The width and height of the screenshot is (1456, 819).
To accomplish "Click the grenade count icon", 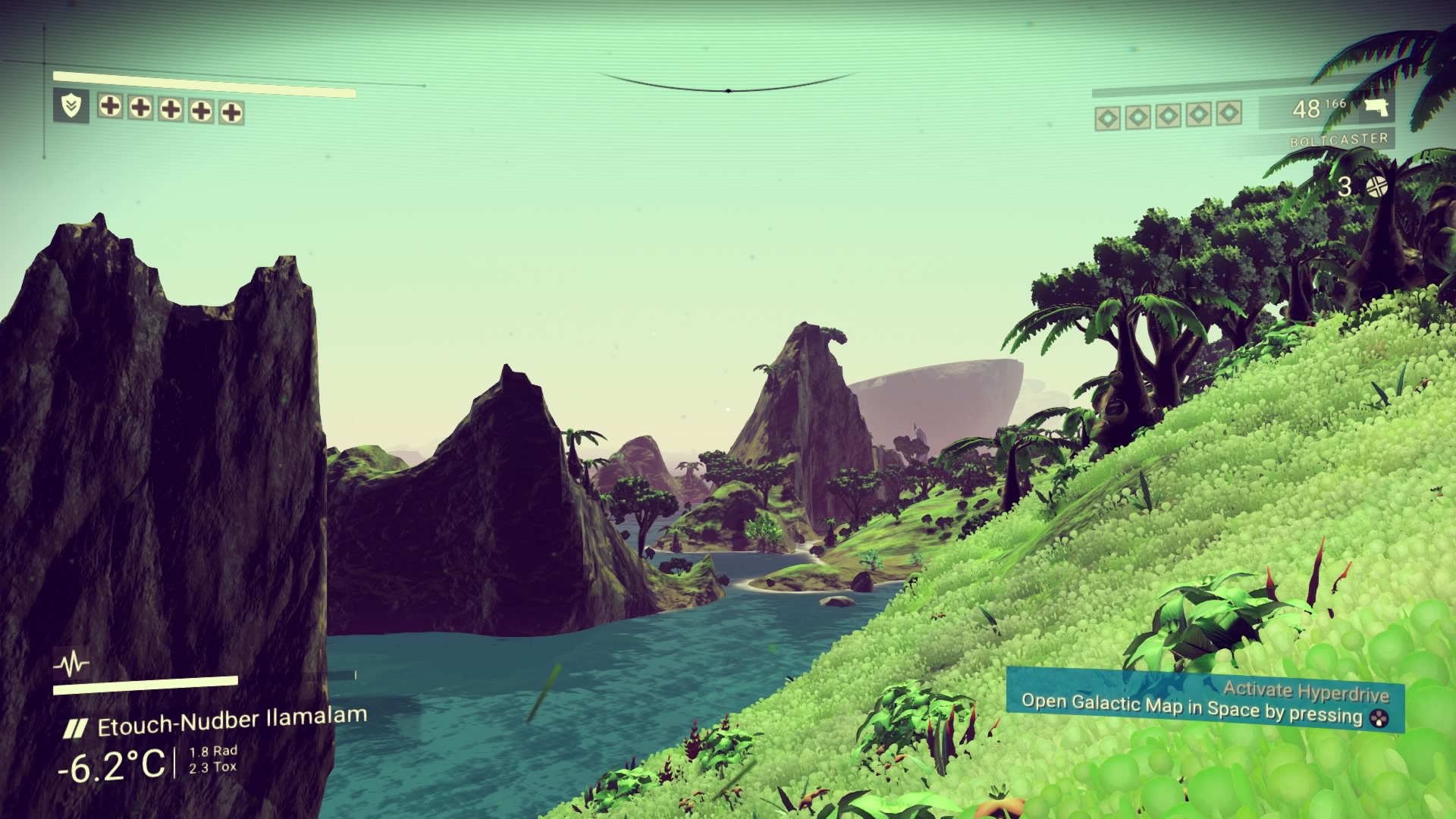I will click(x=1376, y=187).
